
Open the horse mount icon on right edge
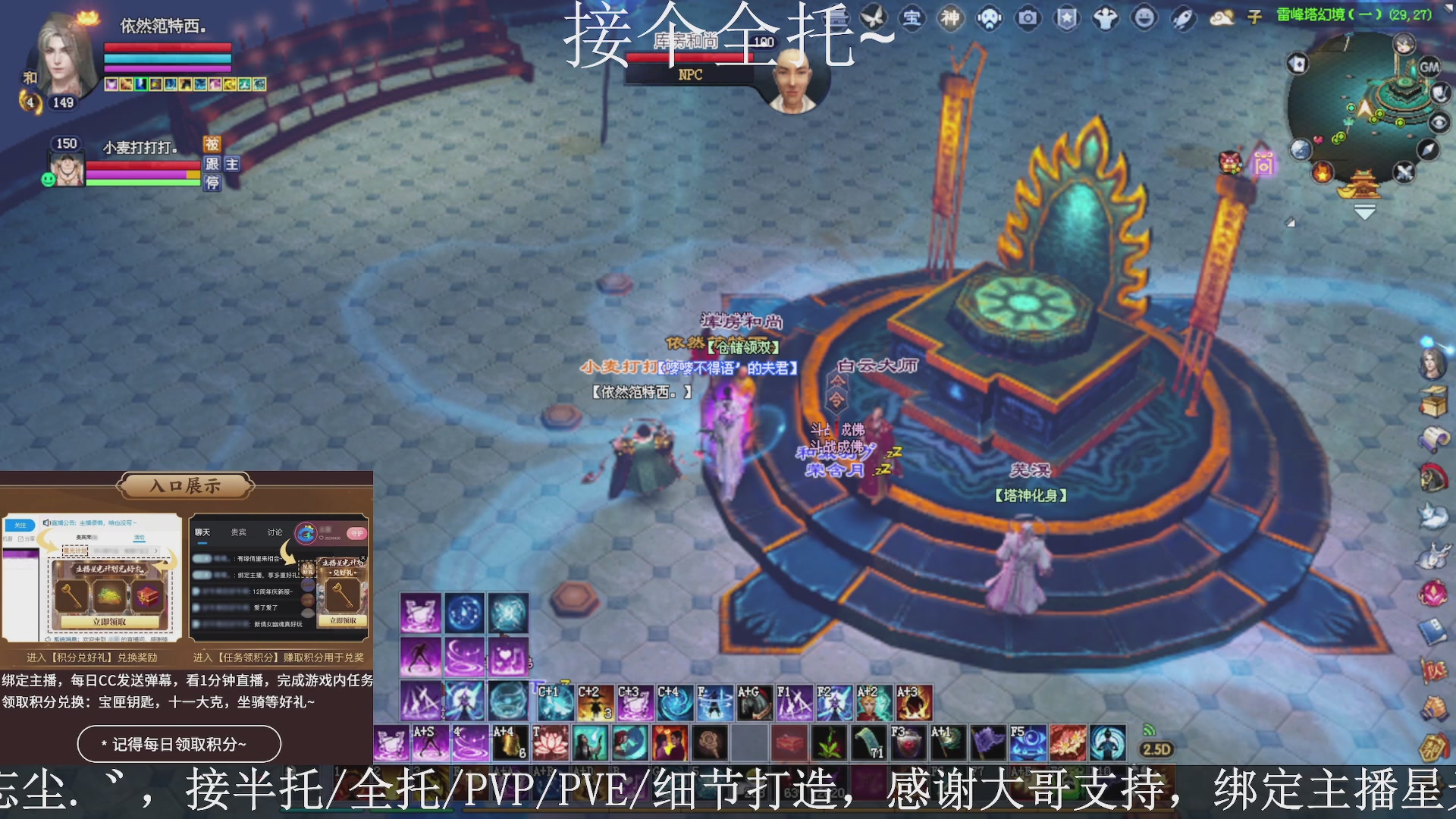pyautogui.click(x=1433, y=476)
